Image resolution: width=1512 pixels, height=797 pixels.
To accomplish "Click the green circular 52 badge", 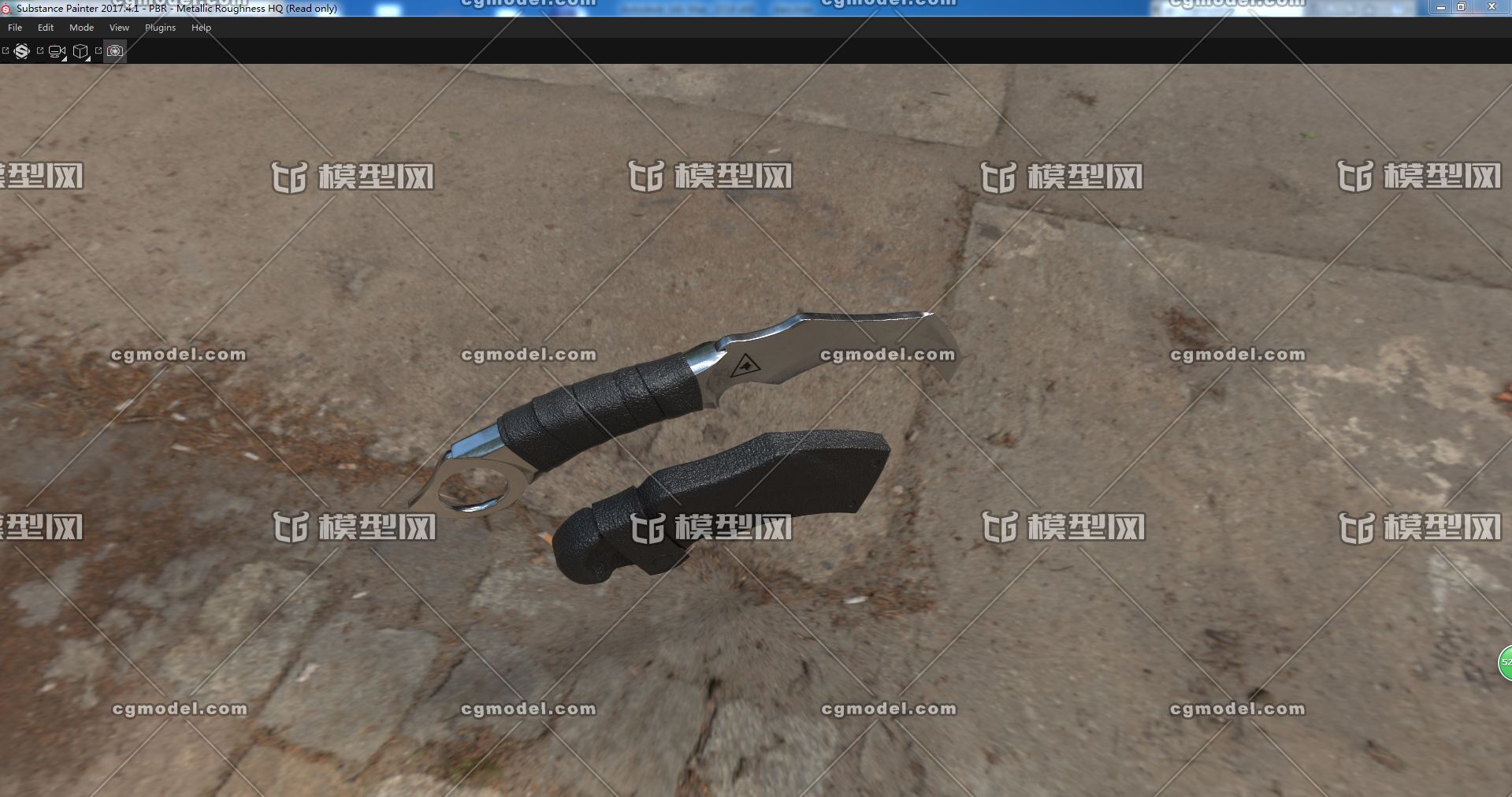I will coord(1505,662).
